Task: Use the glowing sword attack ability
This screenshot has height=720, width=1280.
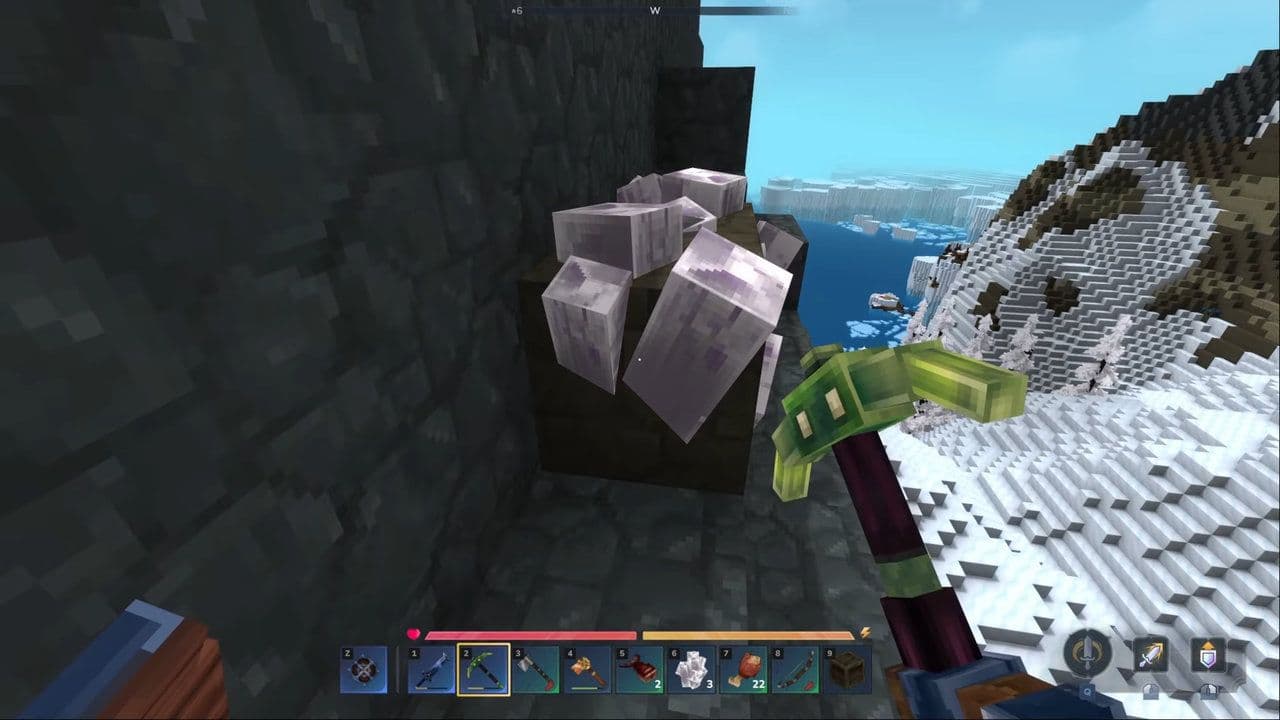Action: point(1150,655)
